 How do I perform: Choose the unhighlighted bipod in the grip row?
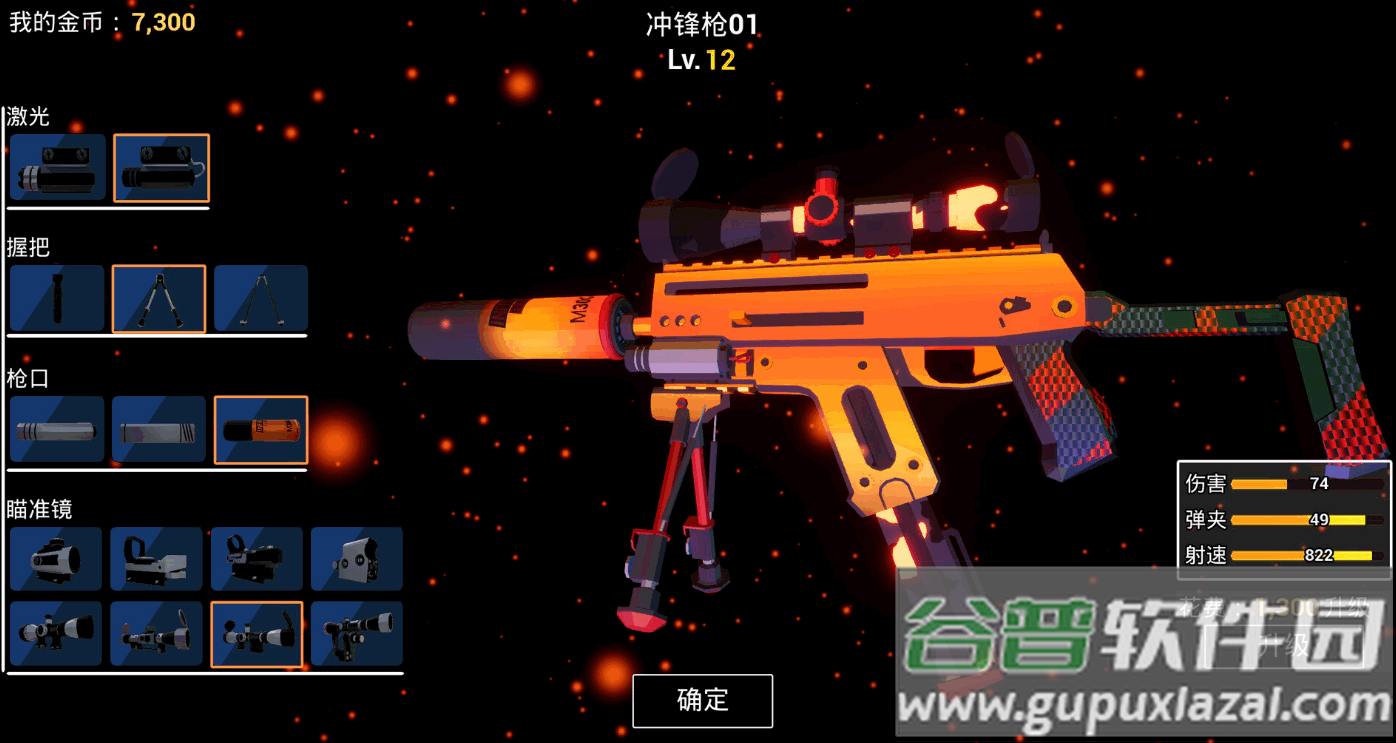point(260,299)
